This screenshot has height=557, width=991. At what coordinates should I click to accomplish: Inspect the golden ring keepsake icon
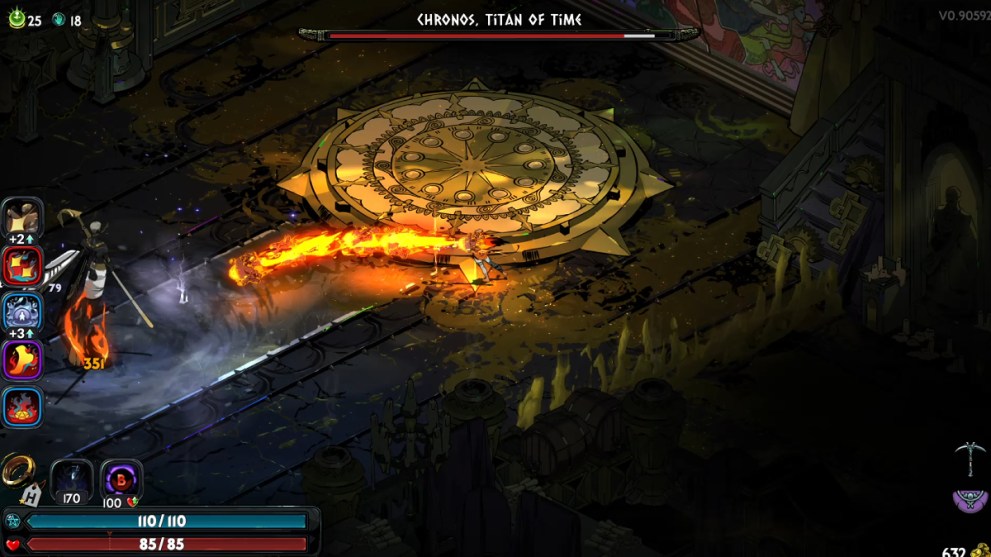pos(17,468)
